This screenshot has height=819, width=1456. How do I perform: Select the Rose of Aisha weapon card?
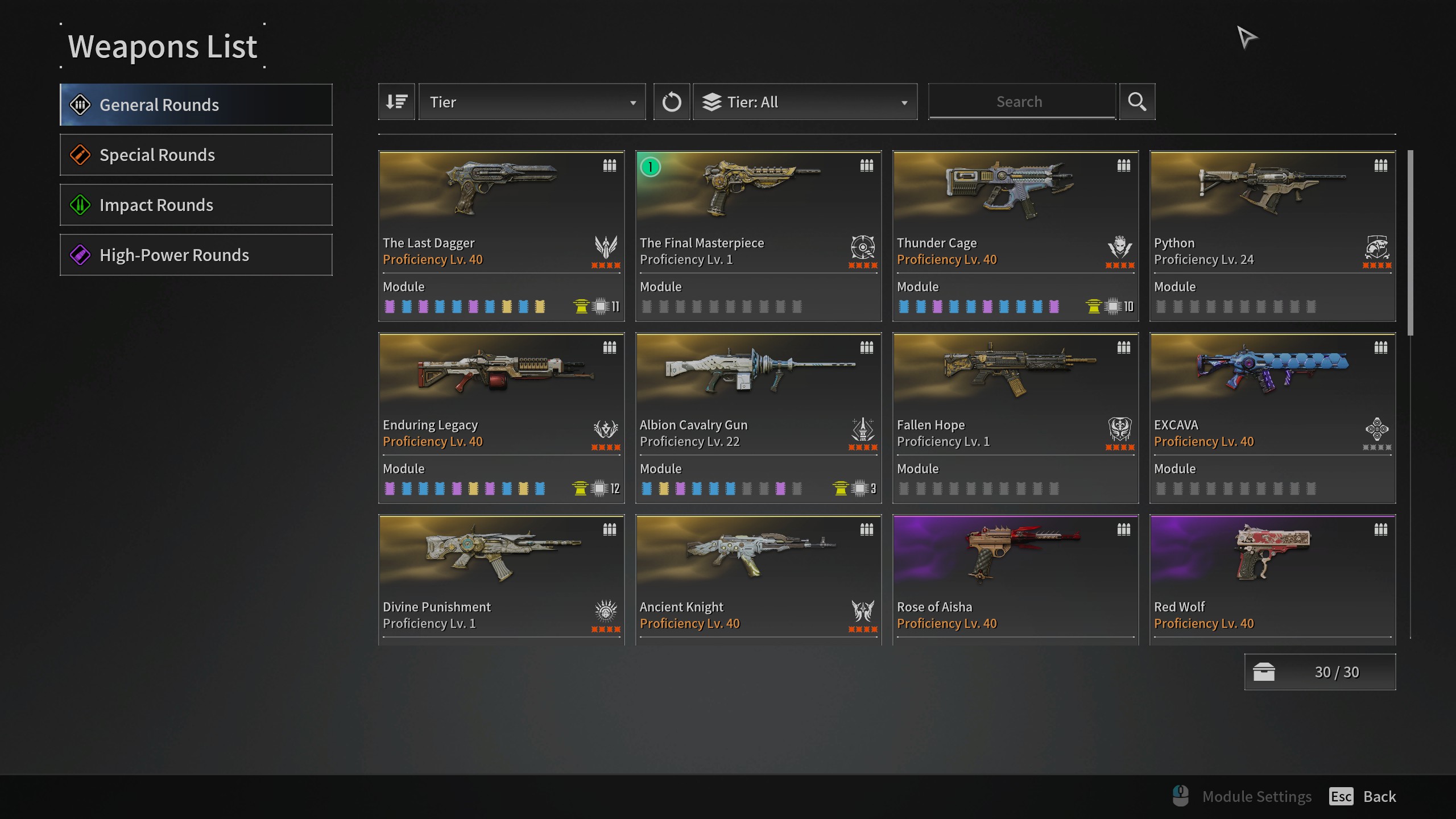click(x=1015, y=579)
